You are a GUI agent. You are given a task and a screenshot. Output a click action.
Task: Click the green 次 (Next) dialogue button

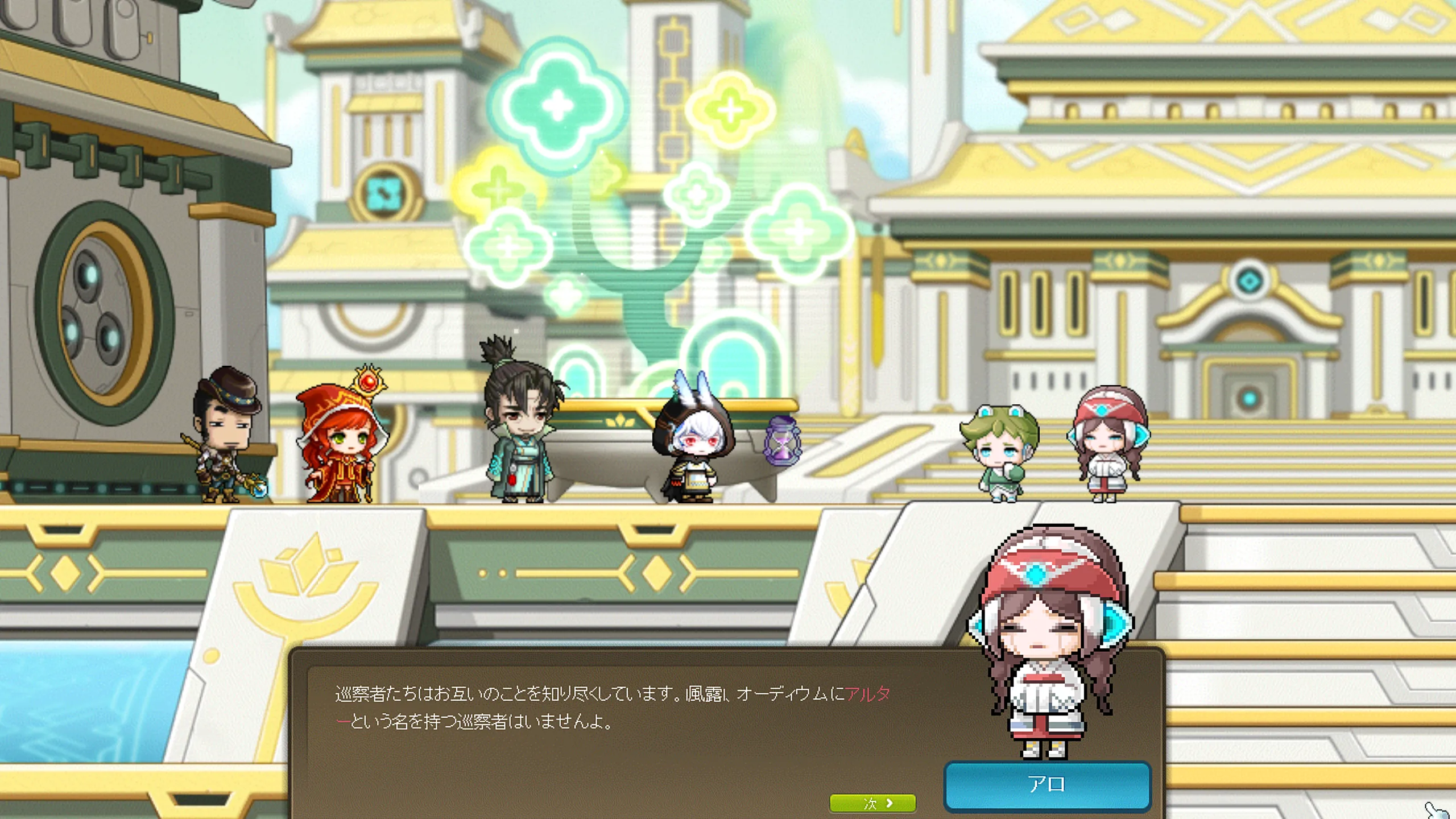tap(872, 803)
